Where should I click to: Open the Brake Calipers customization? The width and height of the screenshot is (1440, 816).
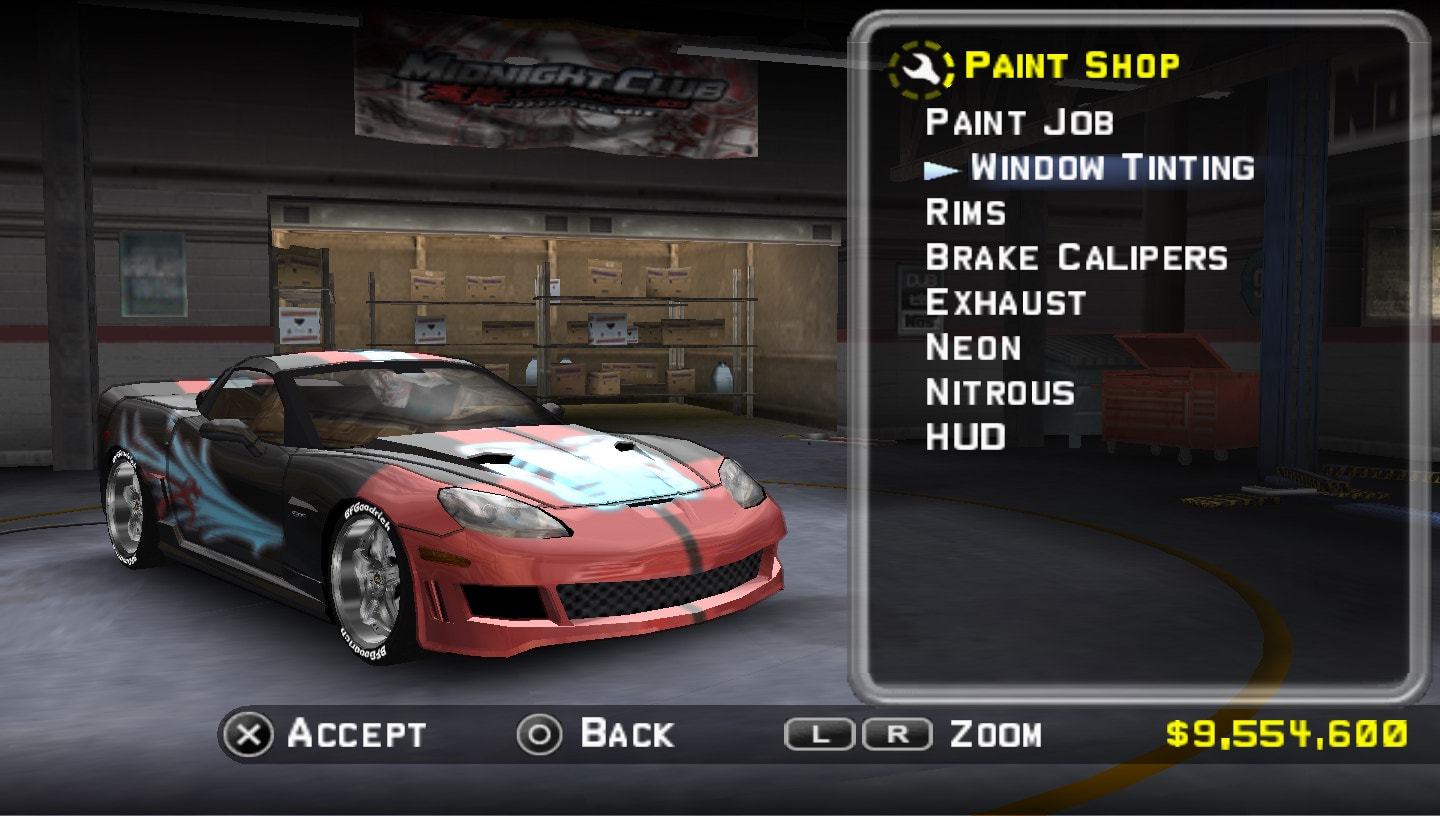click(x=1076, y=257)
